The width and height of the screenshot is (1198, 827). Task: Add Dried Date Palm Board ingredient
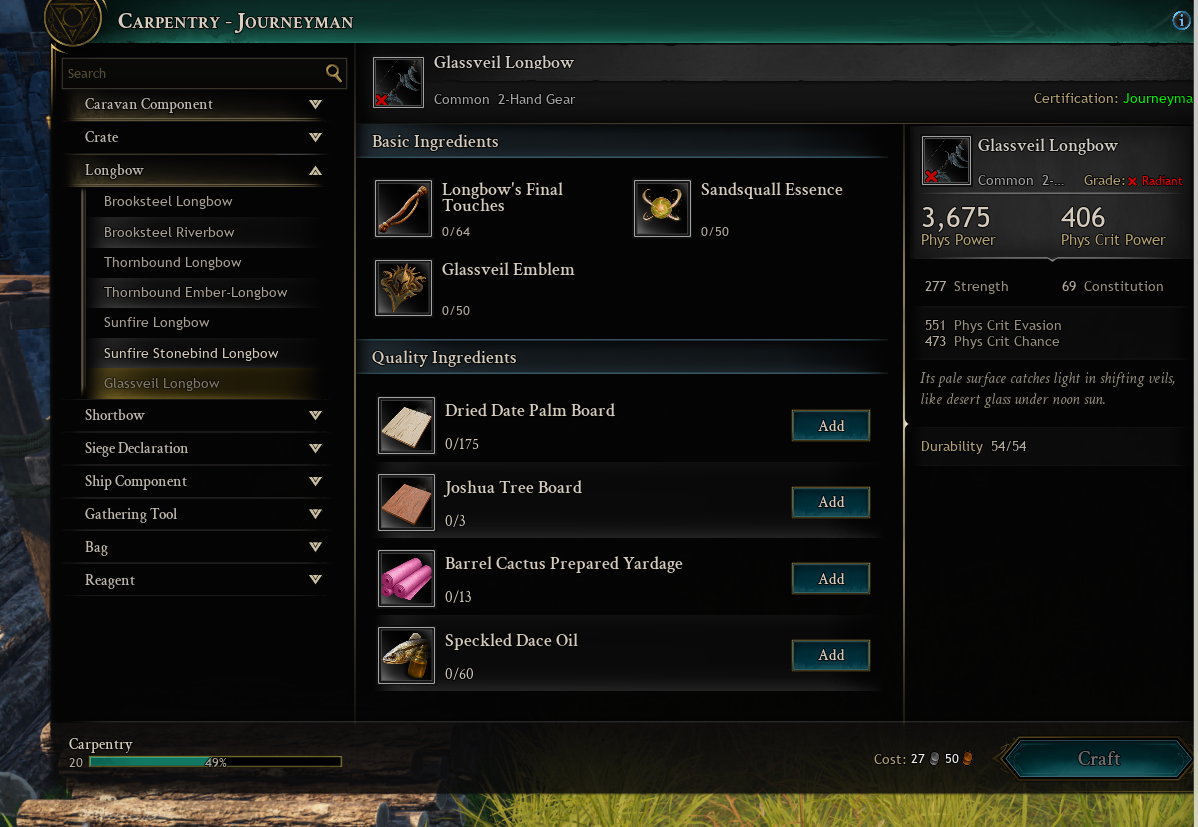831,426
